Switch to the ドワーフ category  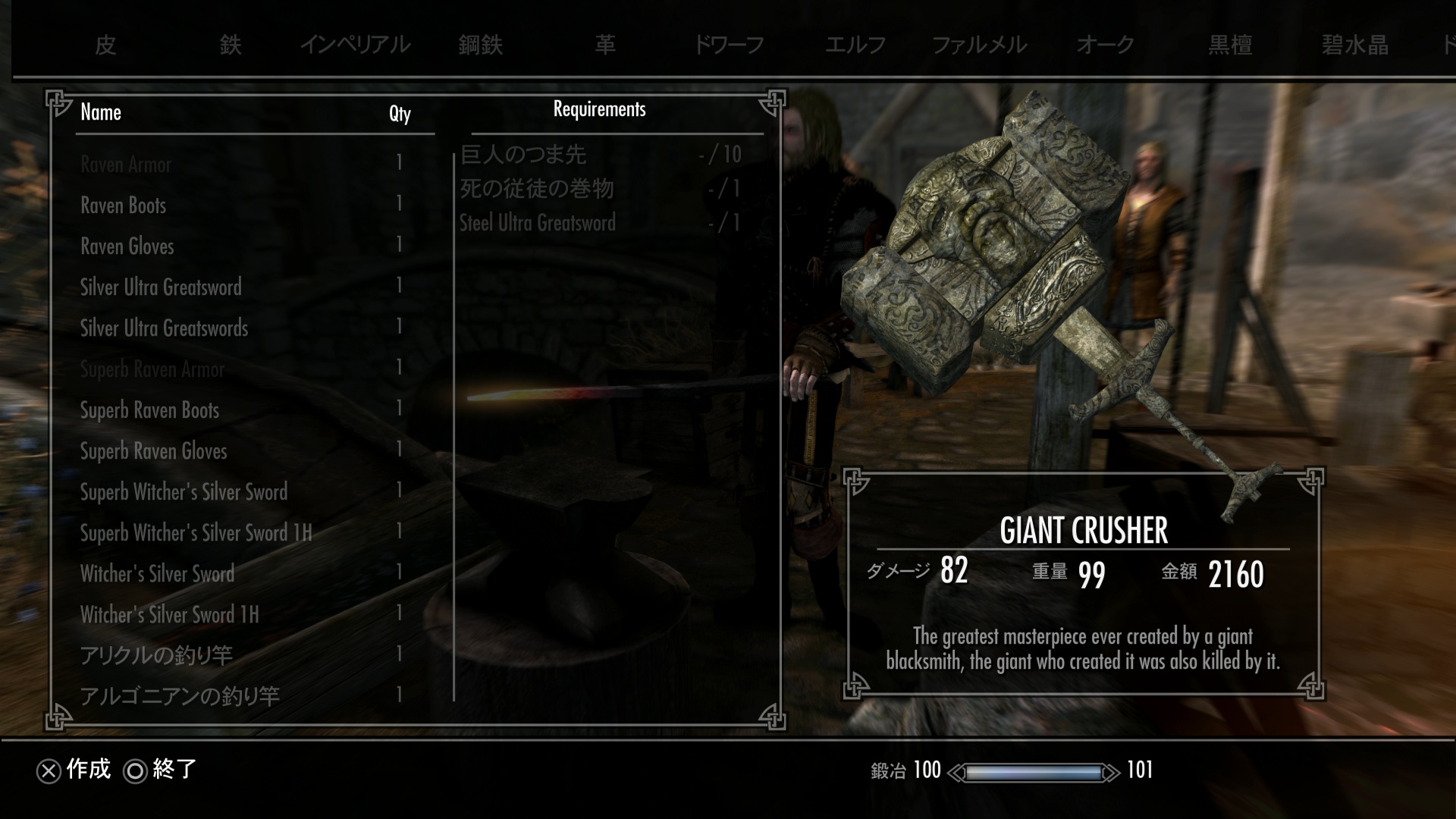(x=729, y=45)
